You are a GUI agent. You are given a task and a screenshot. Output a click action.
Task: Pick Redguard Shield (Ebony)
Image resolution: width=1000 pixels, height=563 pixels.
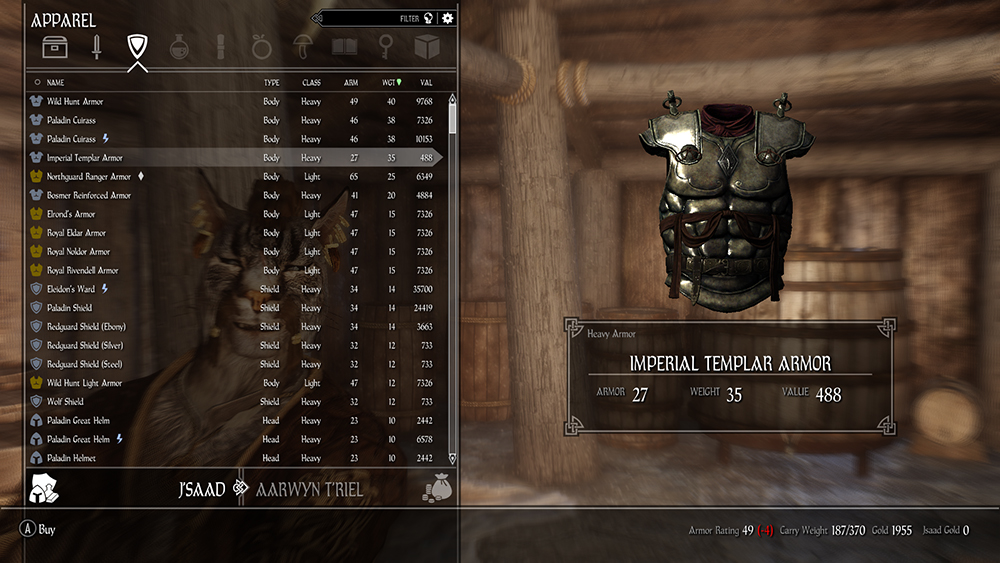coord(86,327)
